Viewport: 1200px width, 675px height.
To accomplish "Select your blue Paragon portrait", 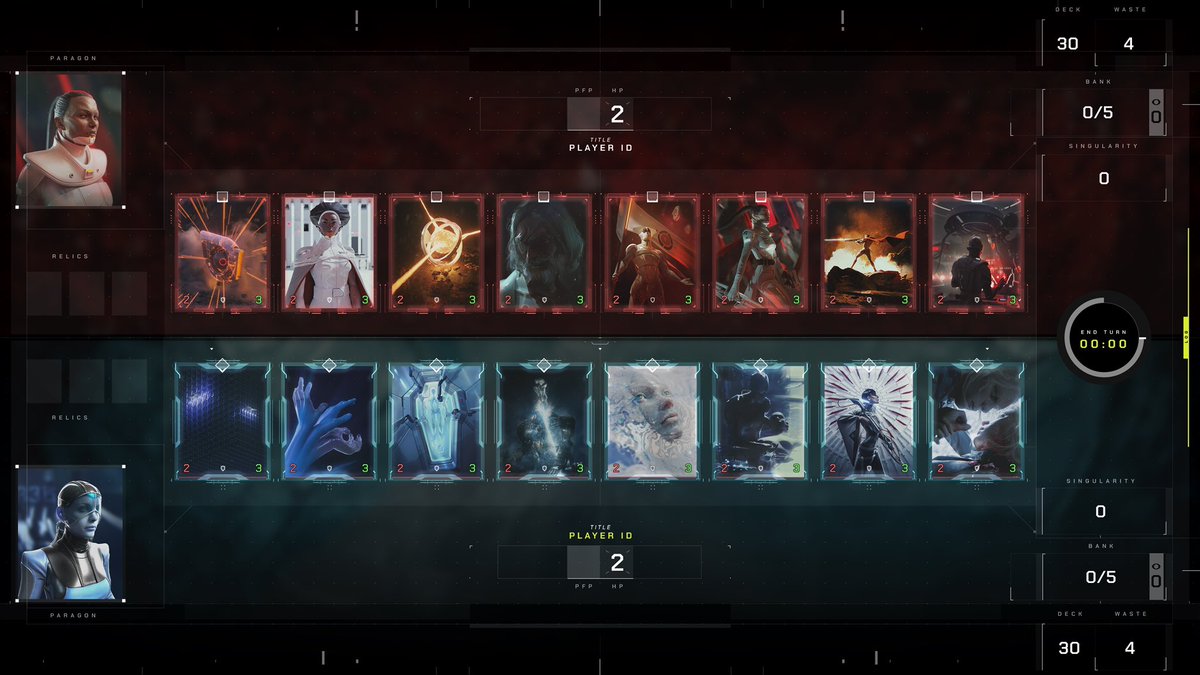I will coord(70,533).
